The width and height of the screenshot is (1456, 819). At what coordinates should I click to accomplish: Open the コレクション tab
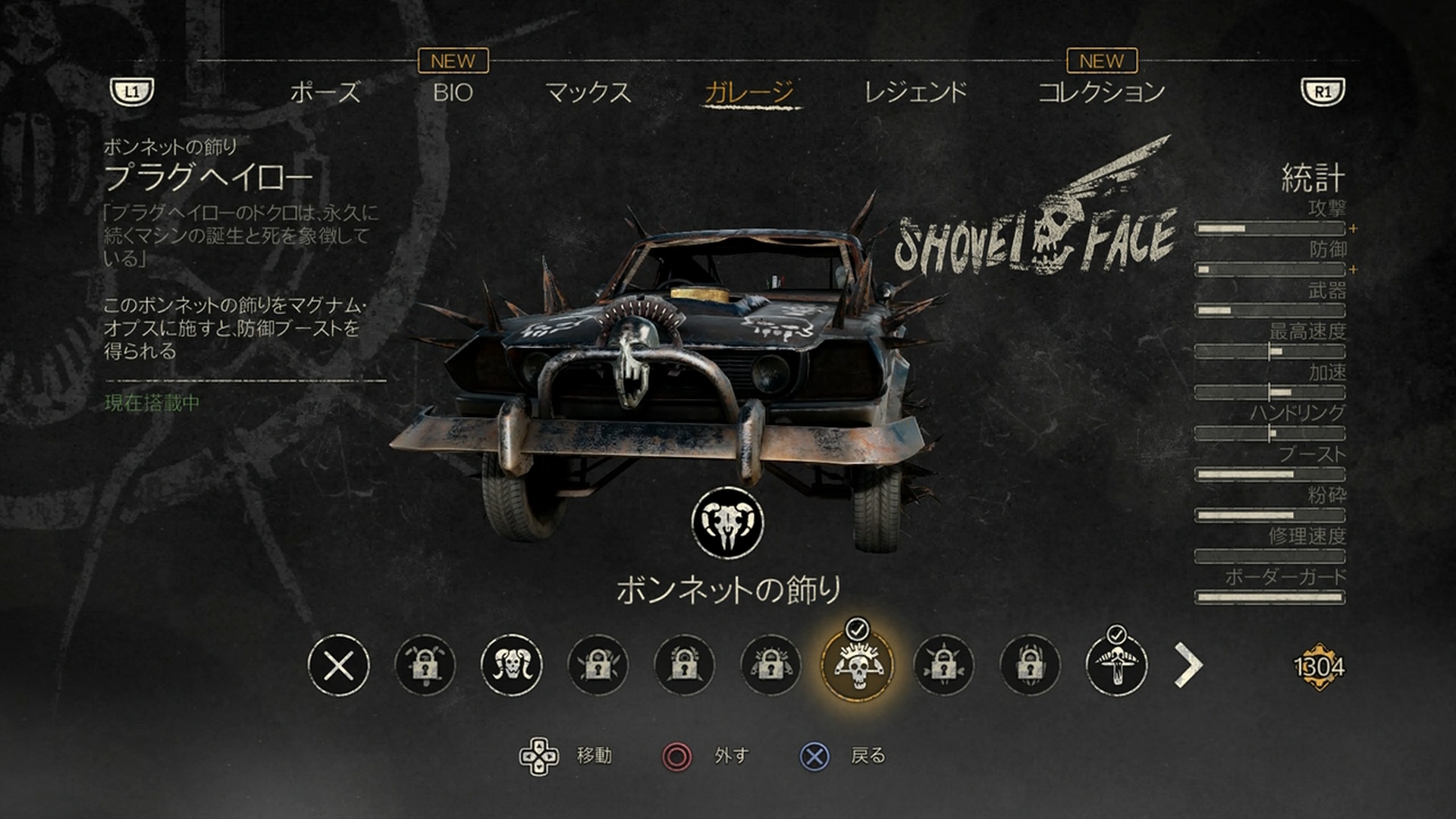(x=1101, y=93)
